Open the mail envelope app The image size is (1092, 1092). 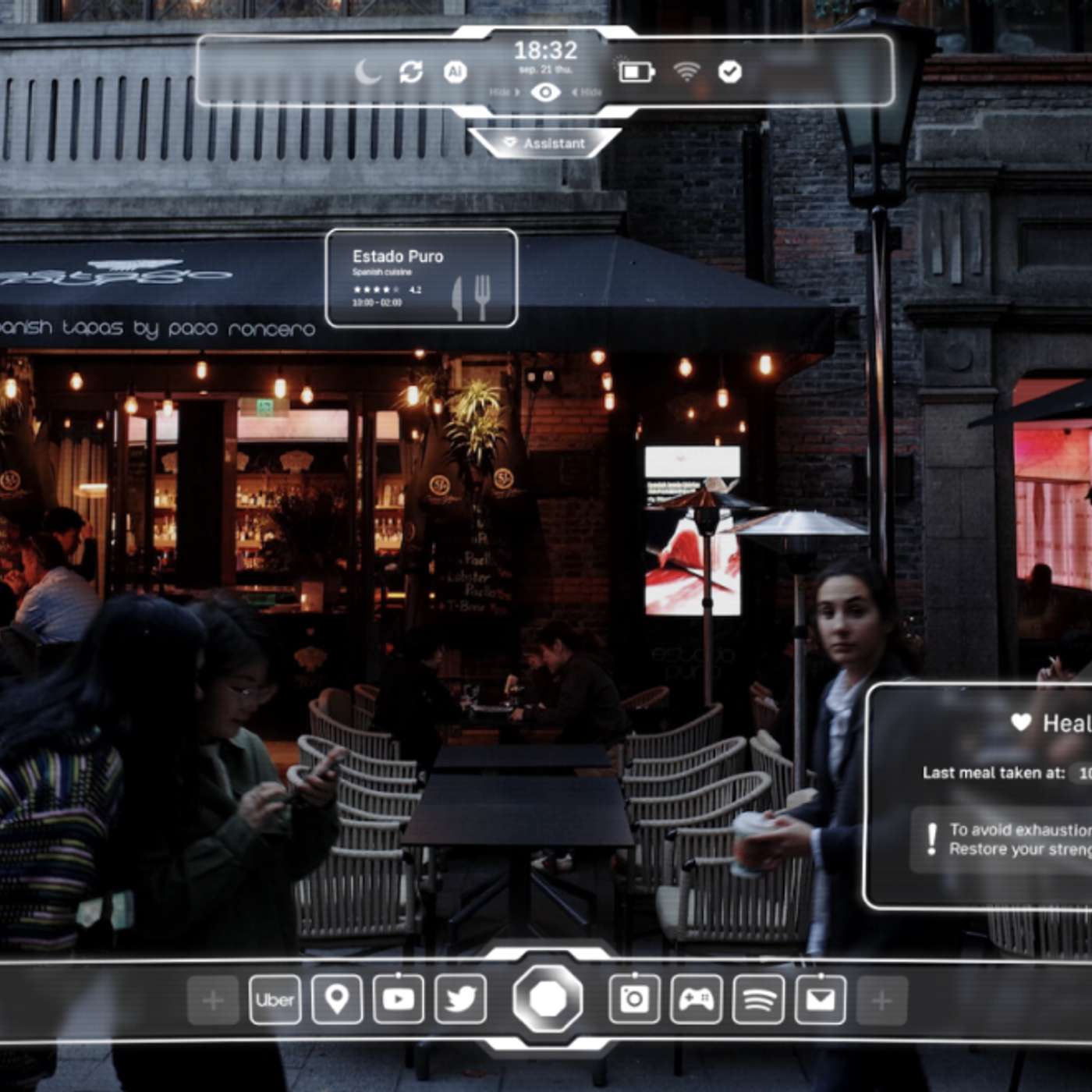821,999
